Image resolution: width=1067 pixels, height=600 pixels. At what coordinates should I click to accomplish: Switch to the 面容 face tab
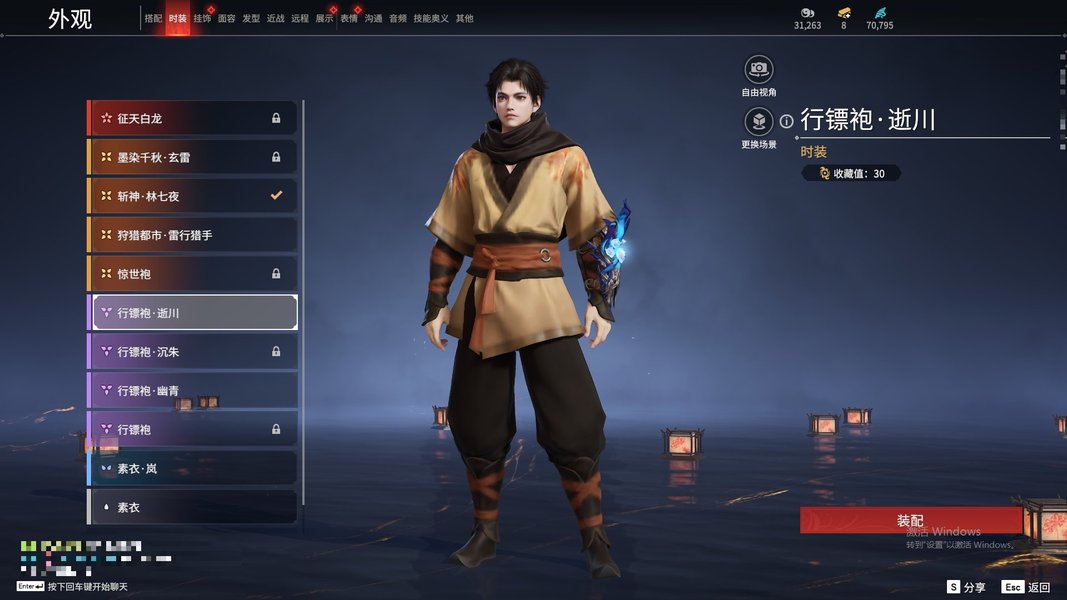coord(227,18)
